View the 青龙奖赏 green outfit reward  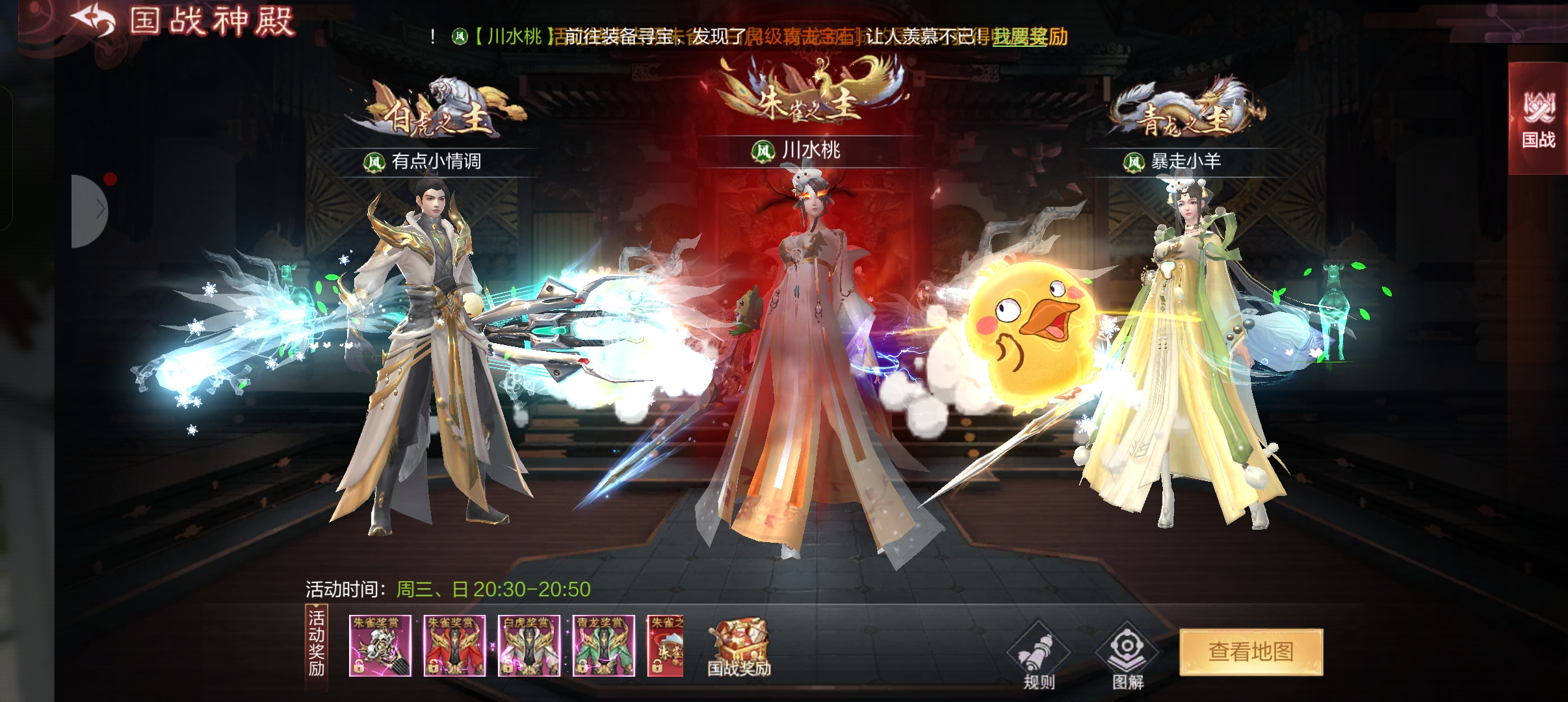[x=603, y=646]
